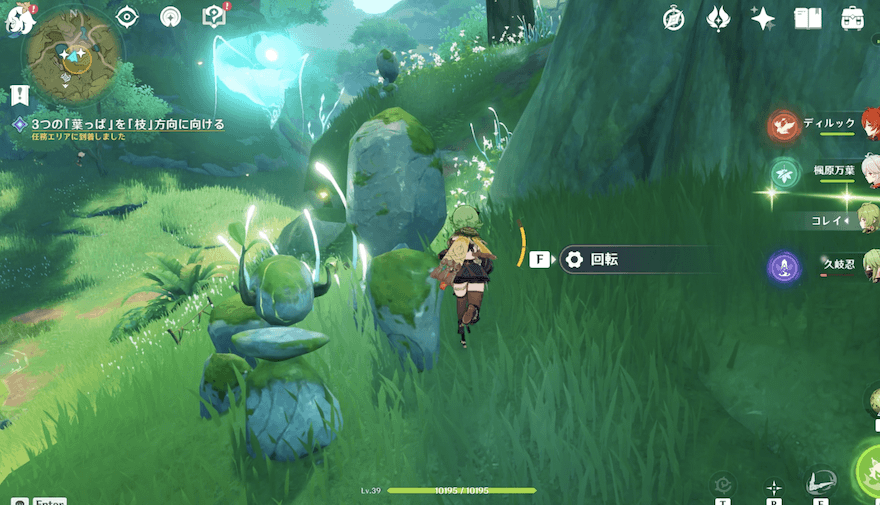Viewport: 880px width, 505px height.
Task: Open the arch-shaped icon near the minimap
Action: click(171, 16)
